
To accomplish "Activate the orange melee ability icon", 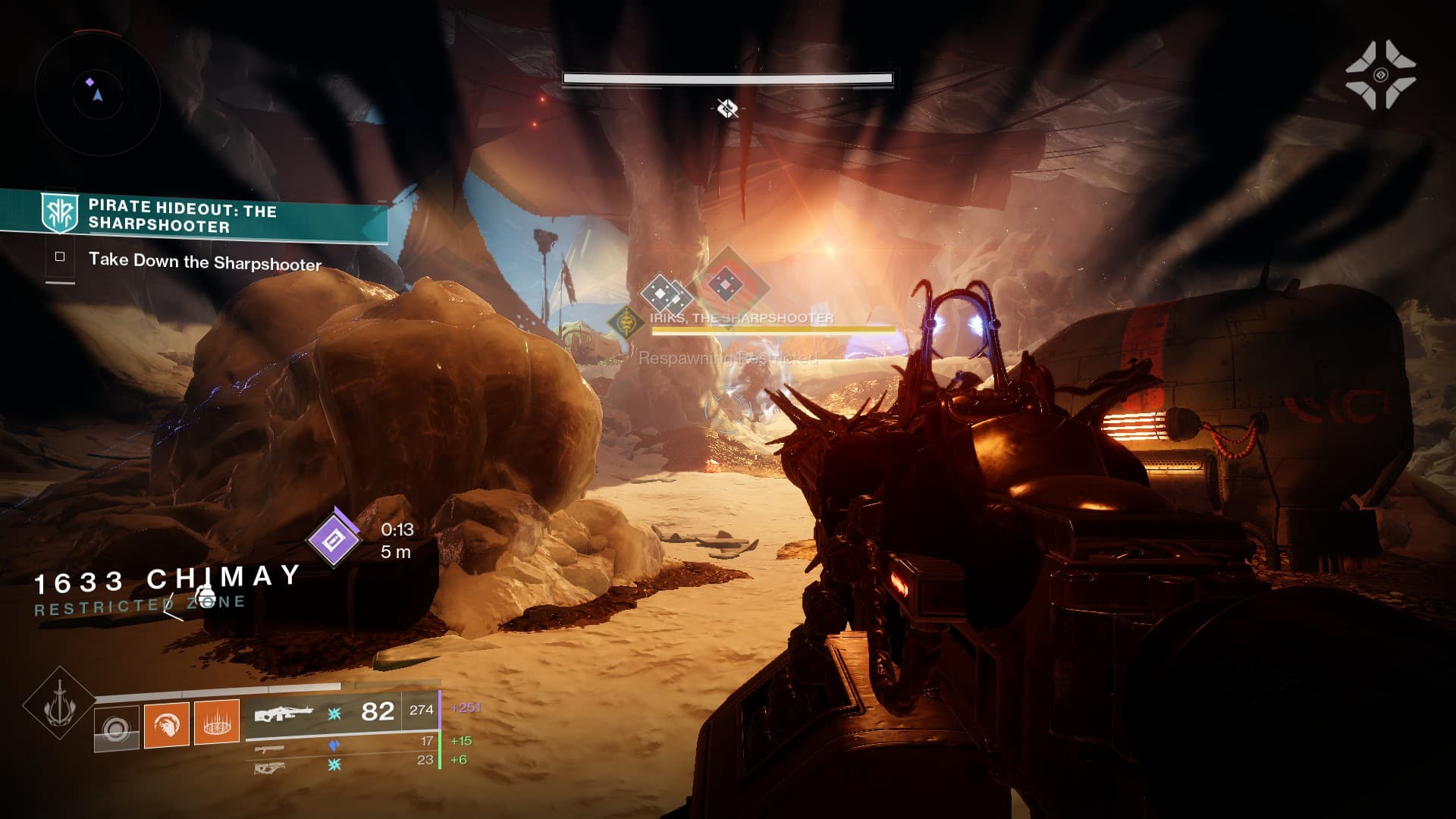I will coord(167,725).
